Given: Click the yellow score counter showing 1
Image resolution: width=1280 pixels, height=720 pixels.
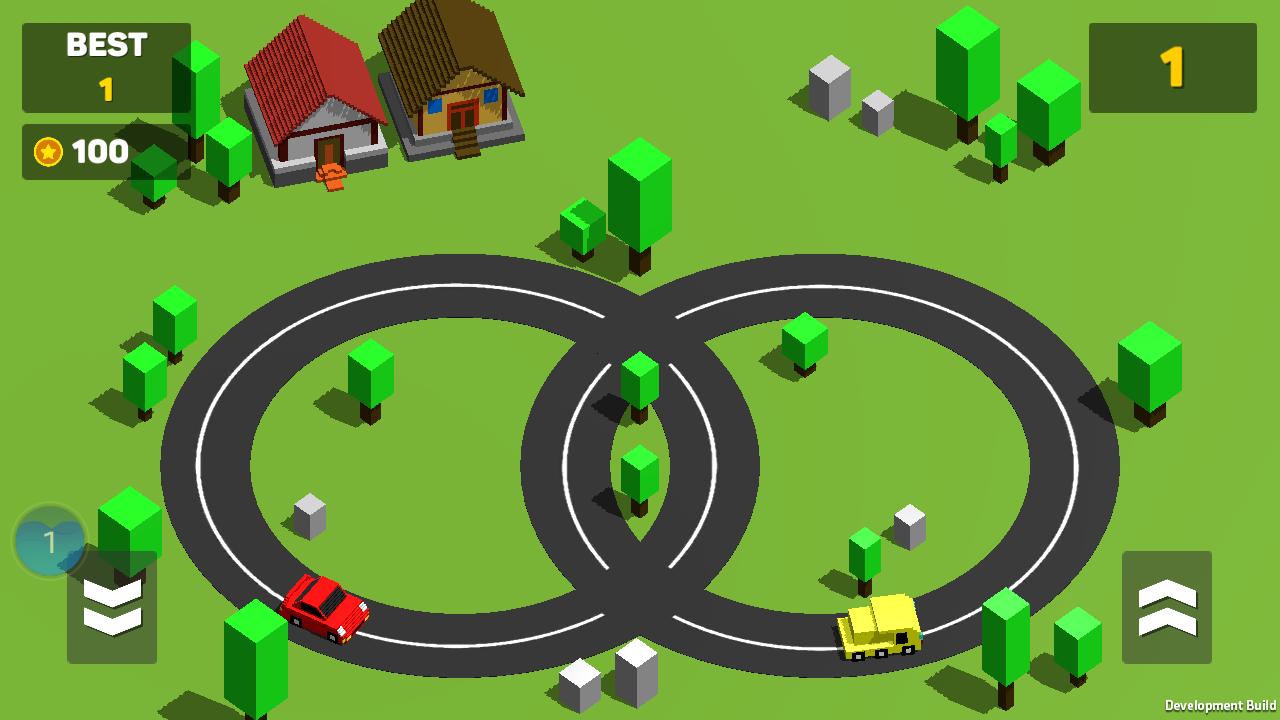Looking at the screenshot, I should pos(1172,67).
